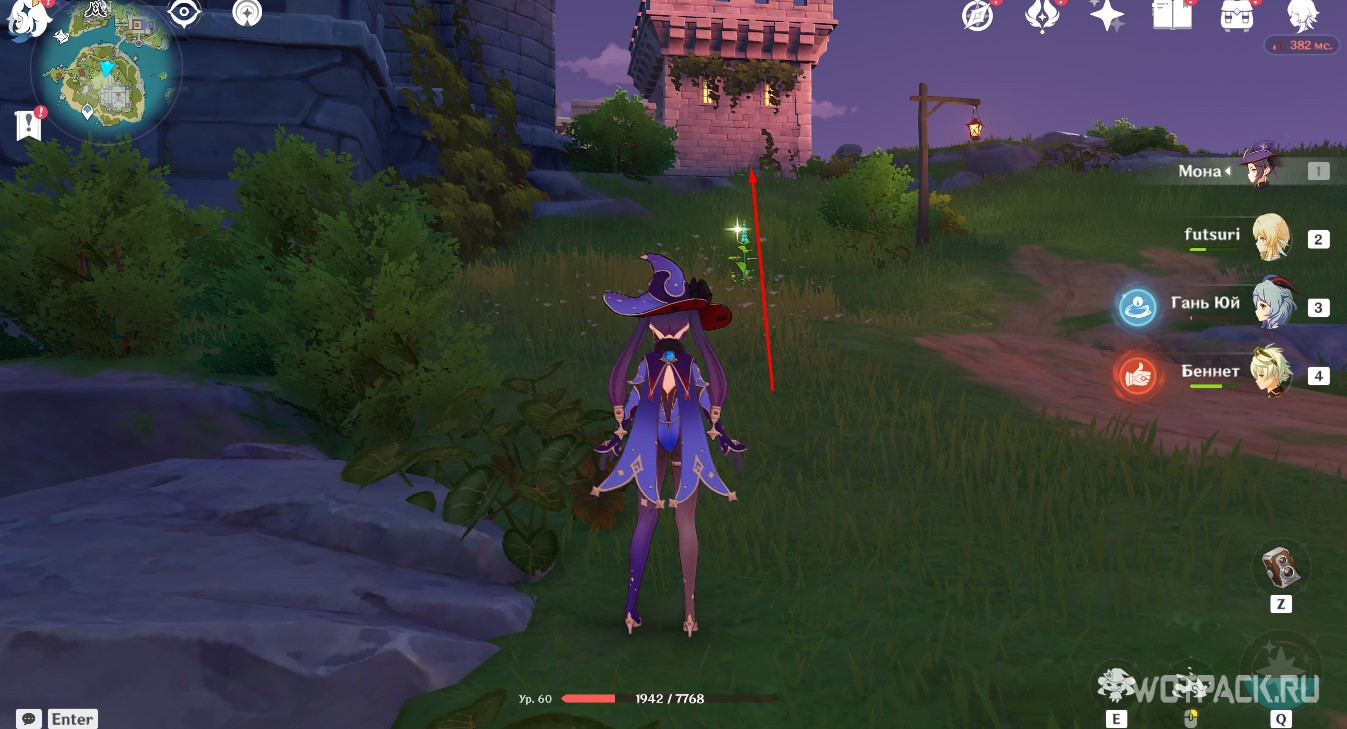The height and width of the screenshot is (729, 1347).
Task: Switch to party member Беннет
Action: [1270, 374]
